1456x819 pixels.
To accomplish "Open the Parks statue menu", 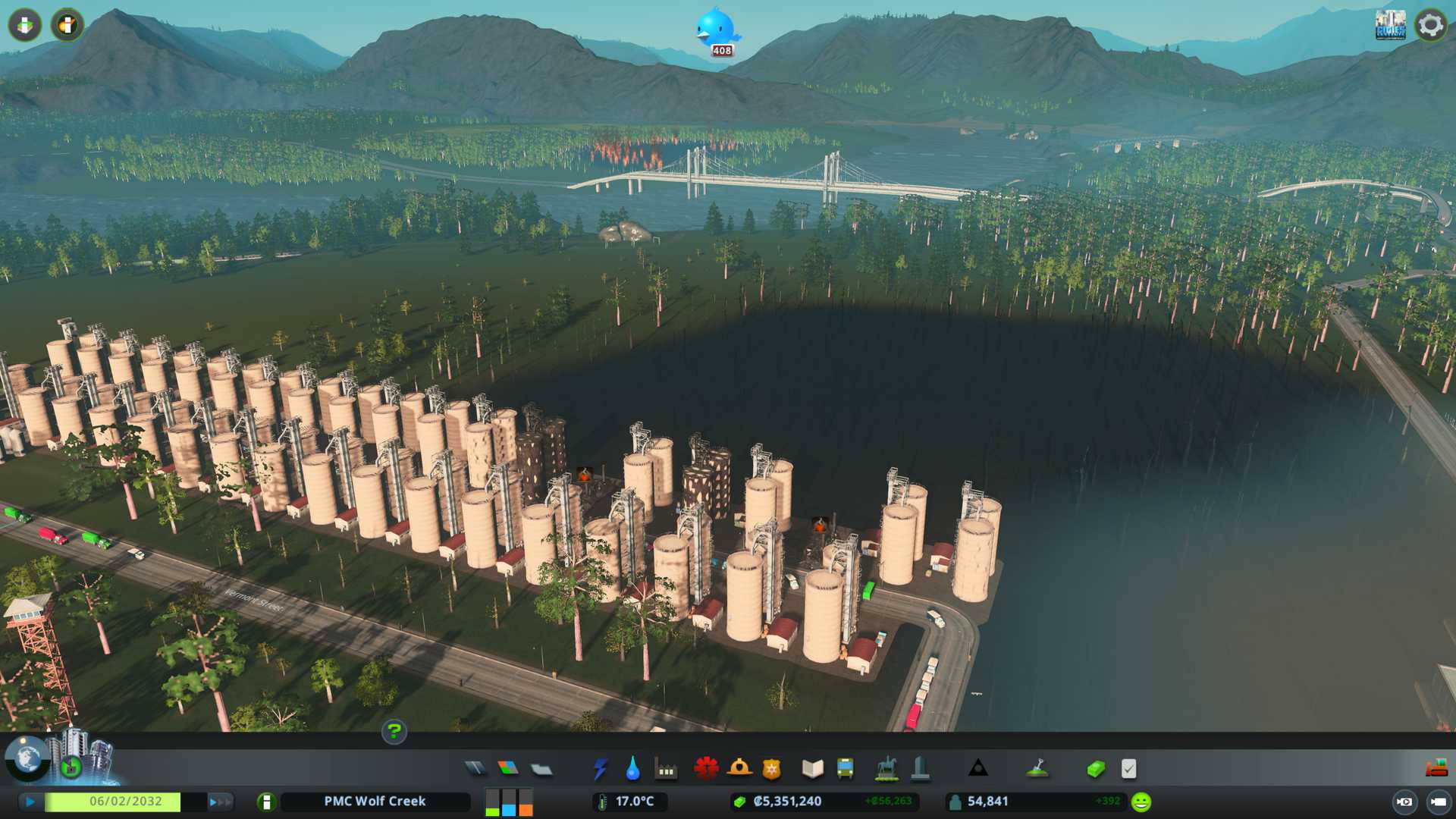I will pyautogui.click(x=886, y=769).
